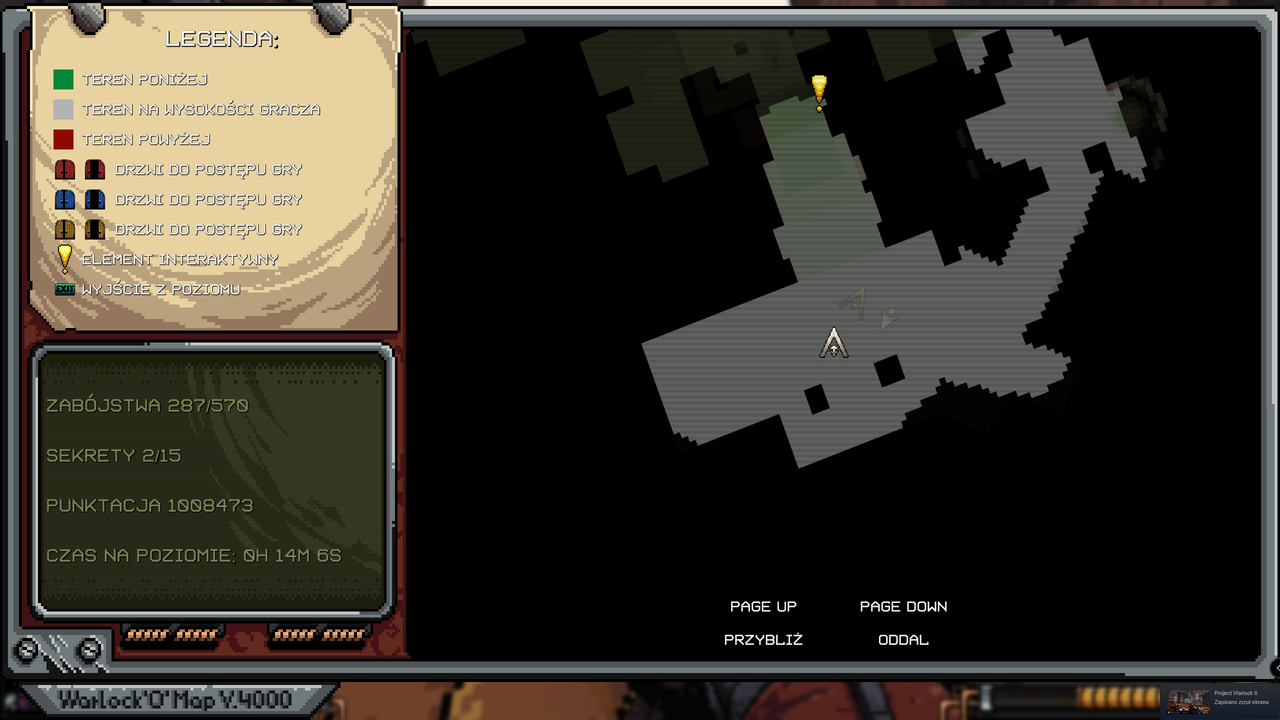Viewport: 1280px width, 720px height.
Task: Select the player arrow marker on the map
Action: 834,344
